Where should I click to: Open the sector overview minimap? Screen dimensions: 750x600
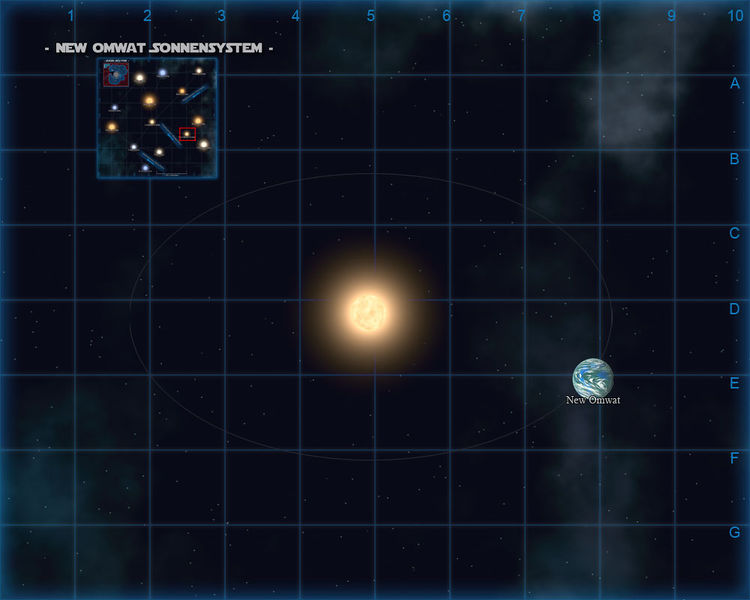coord(157,117)
